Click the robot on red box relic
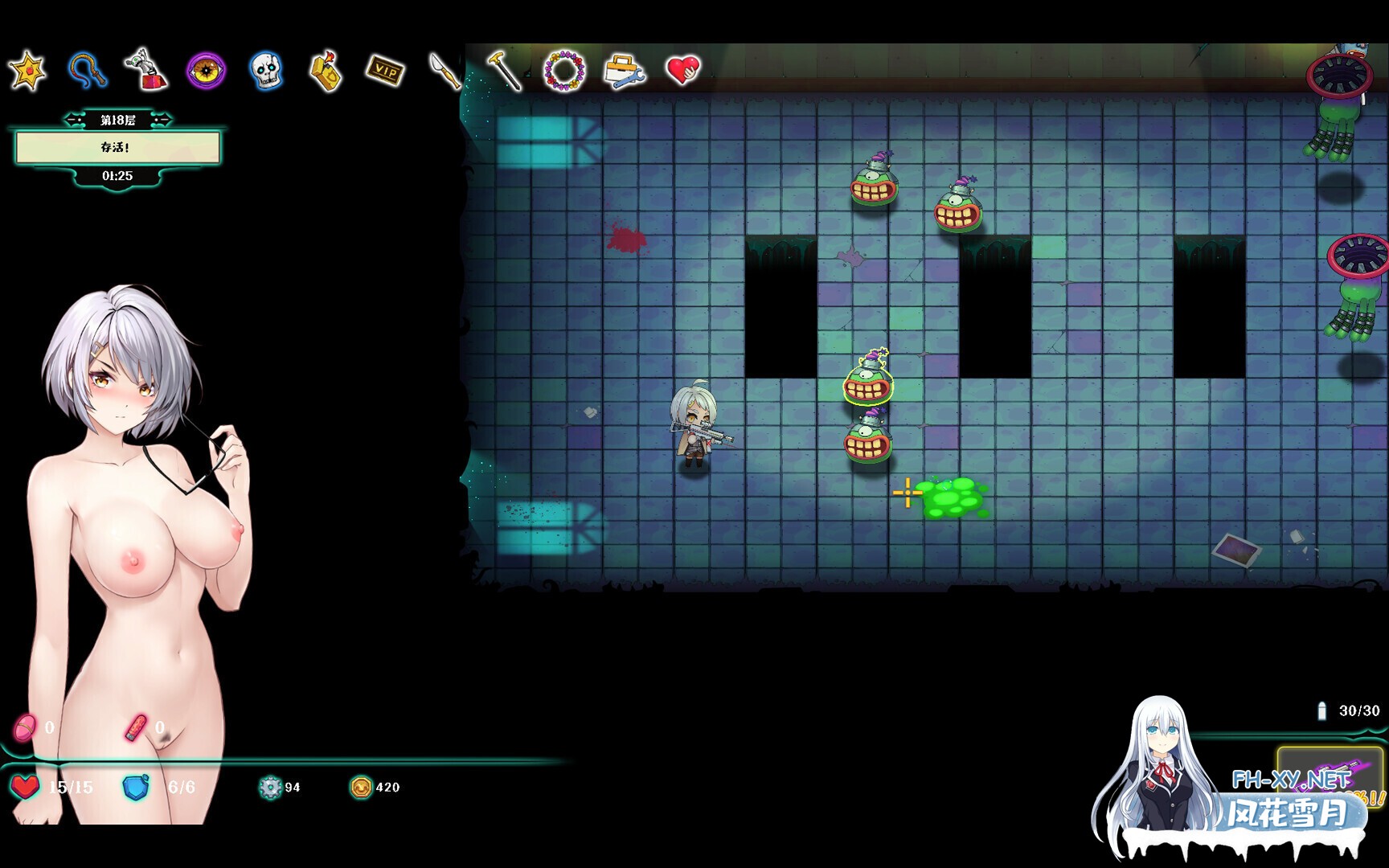Screen dimensions: 1389x868 146,70
